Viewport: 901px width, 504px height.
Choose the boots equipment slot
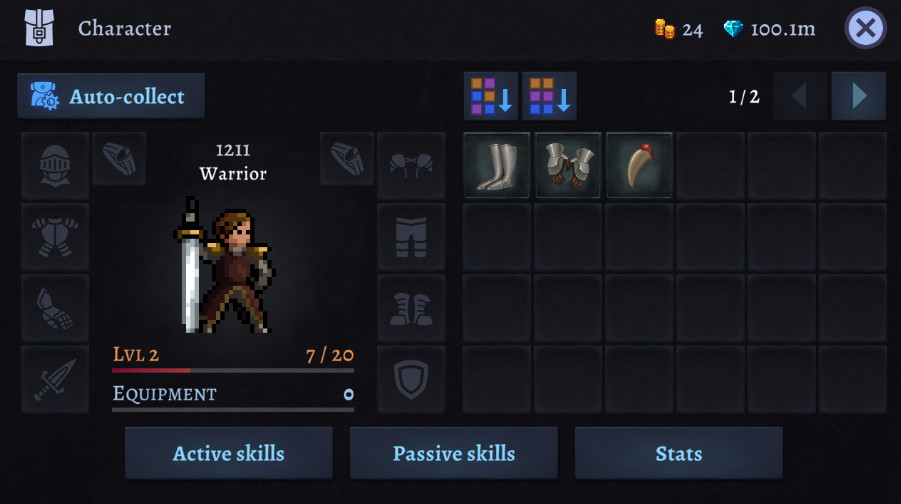[411, 308]
